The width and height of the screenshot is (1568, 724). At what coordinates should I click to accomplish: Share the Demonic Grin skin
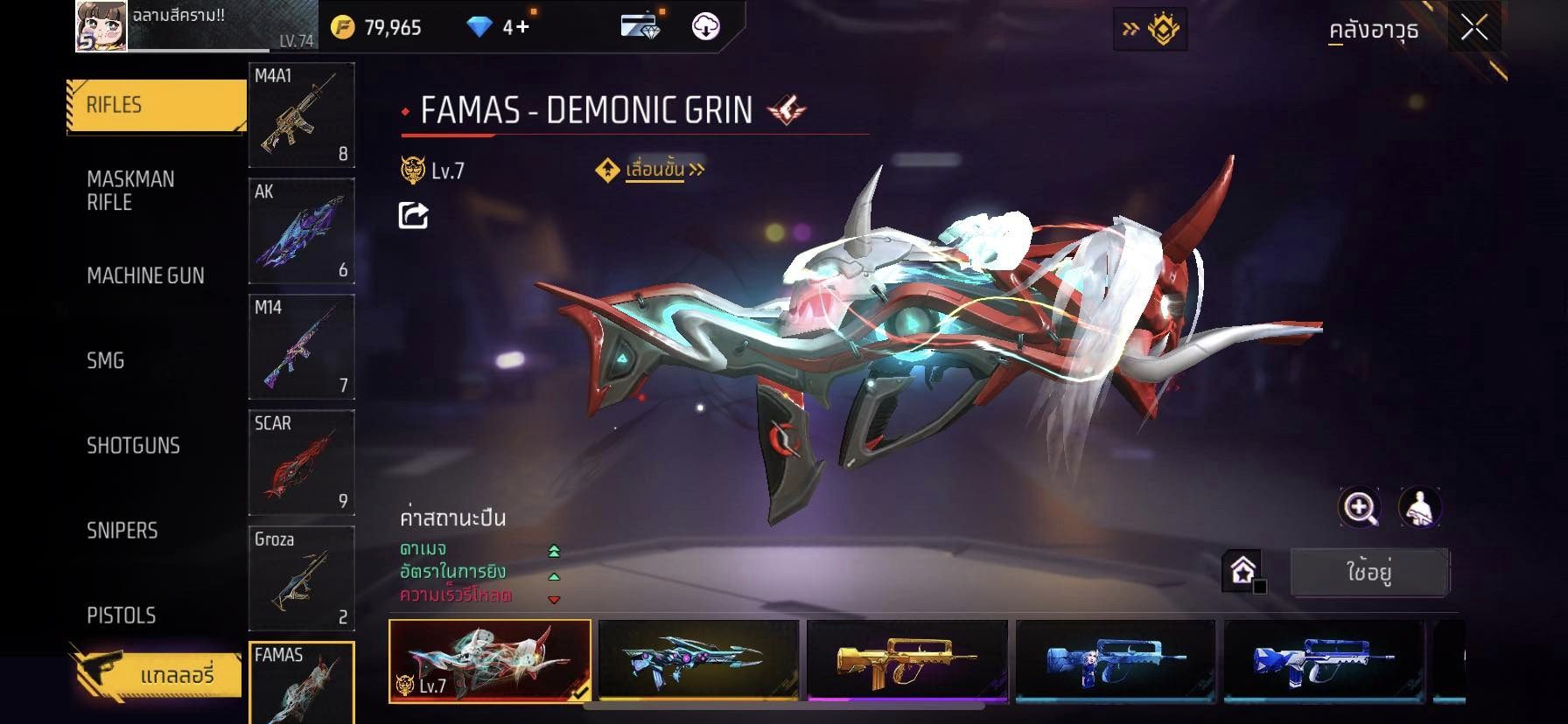pos(413,215)
